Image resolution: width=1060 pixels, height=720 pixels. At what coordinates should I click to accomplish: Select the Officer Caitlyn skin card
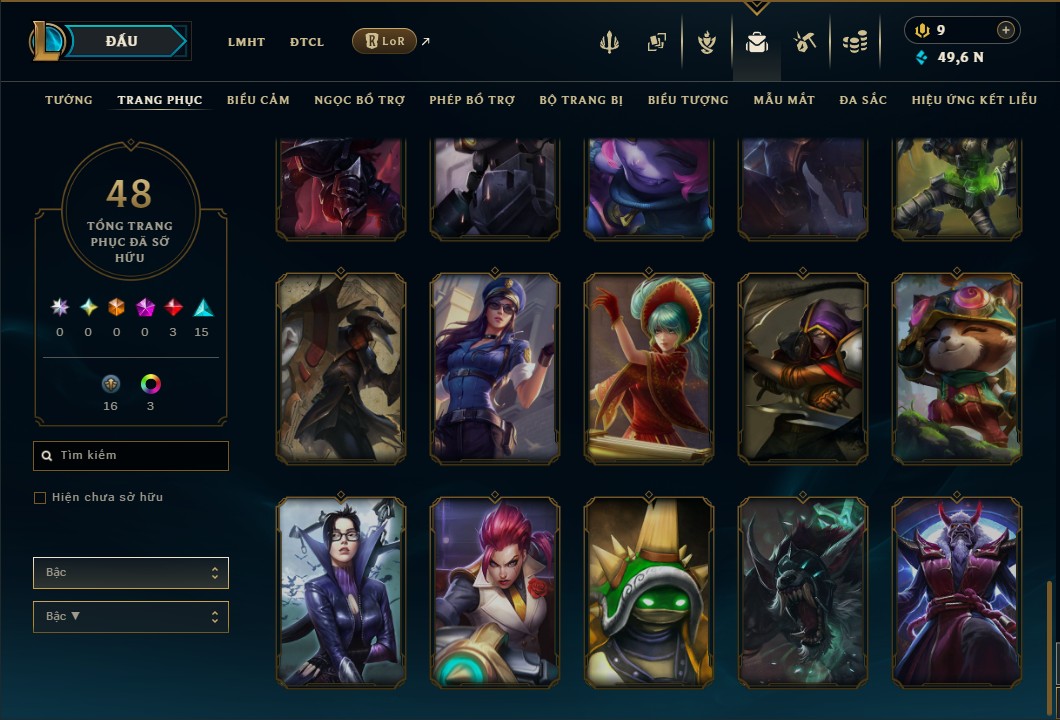[x=495, y=367]
